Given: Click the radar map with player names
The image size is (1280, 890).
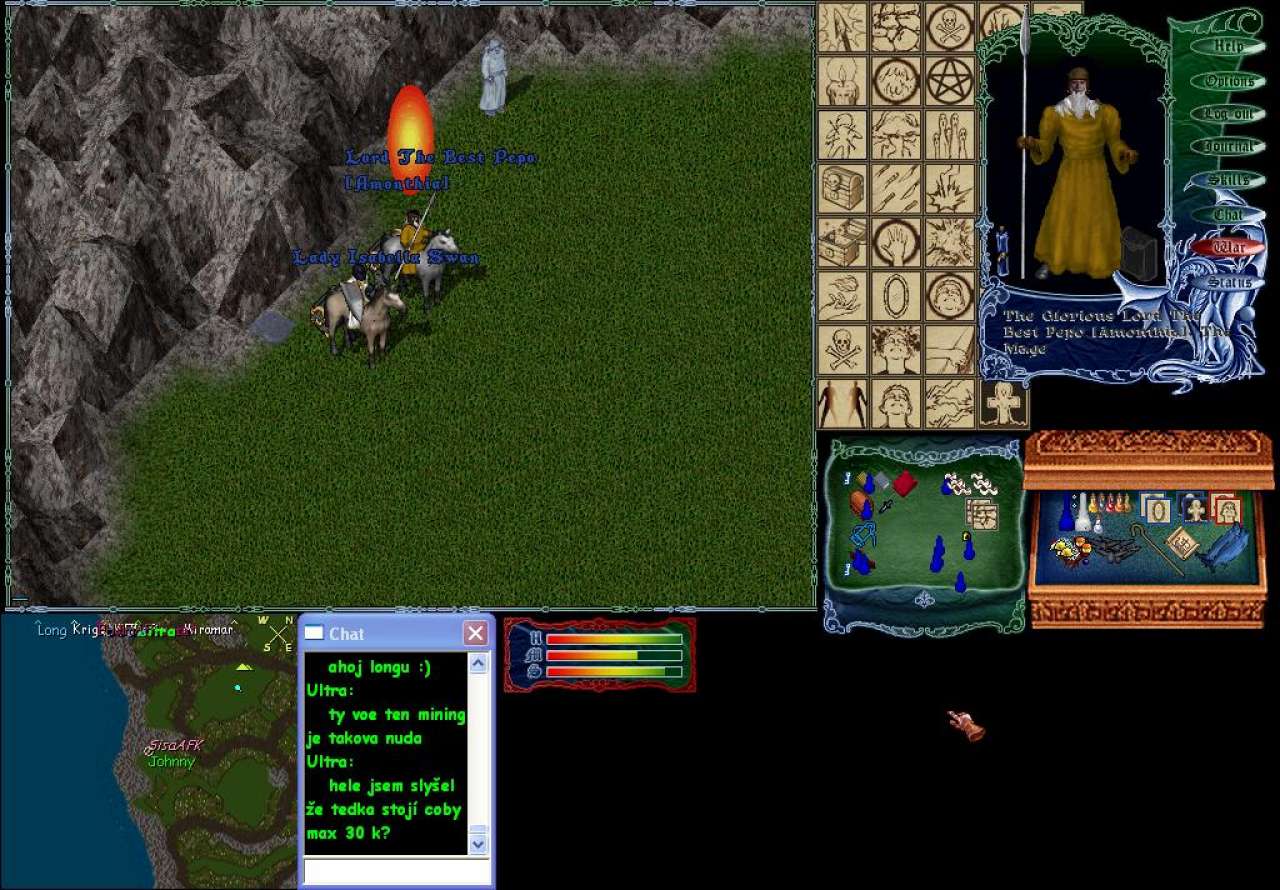Looking at the screenshot, I should 150,750.
